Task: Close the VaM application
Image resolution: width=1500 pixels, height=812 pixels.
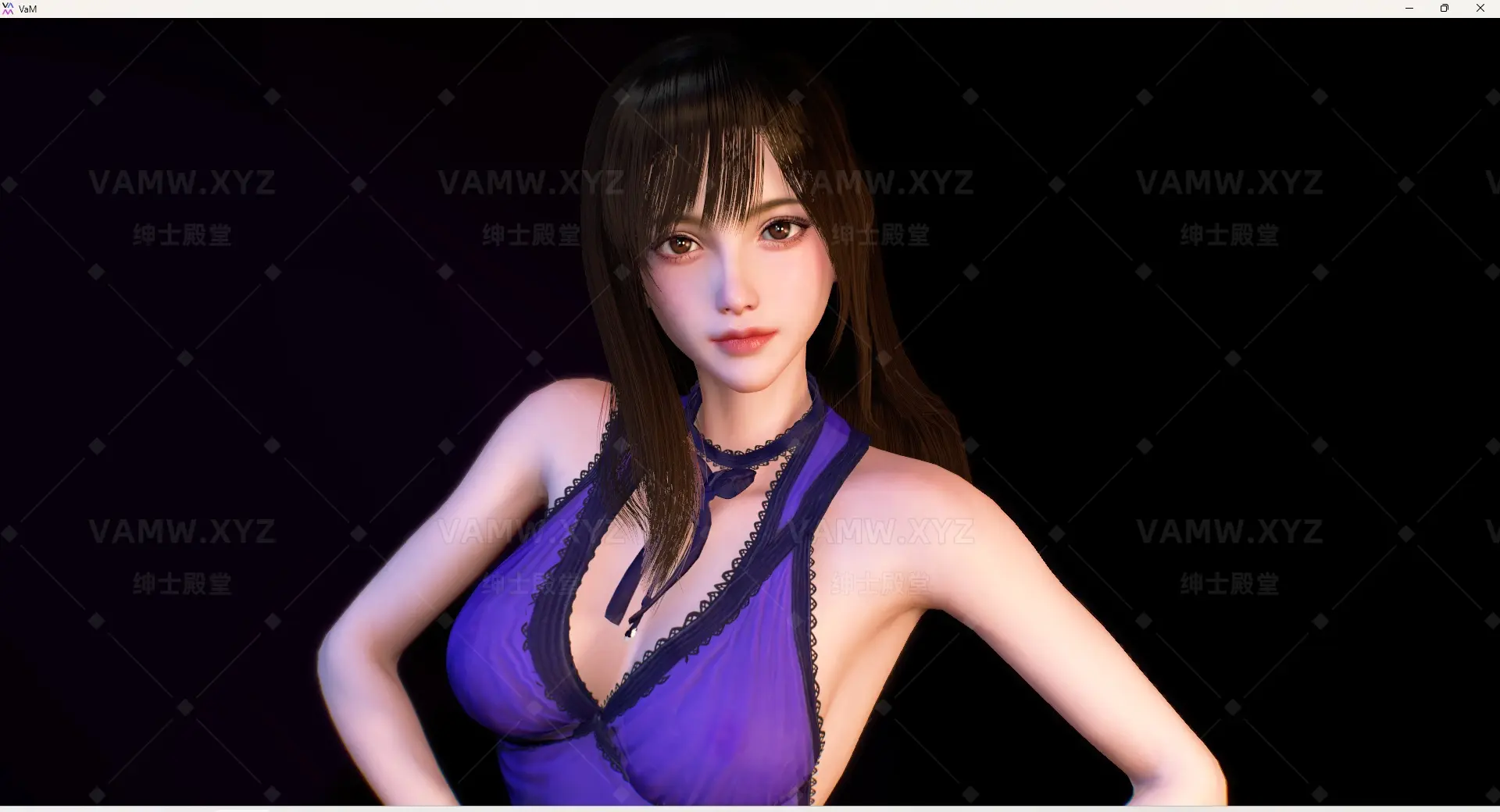Action: [1480, 9]
